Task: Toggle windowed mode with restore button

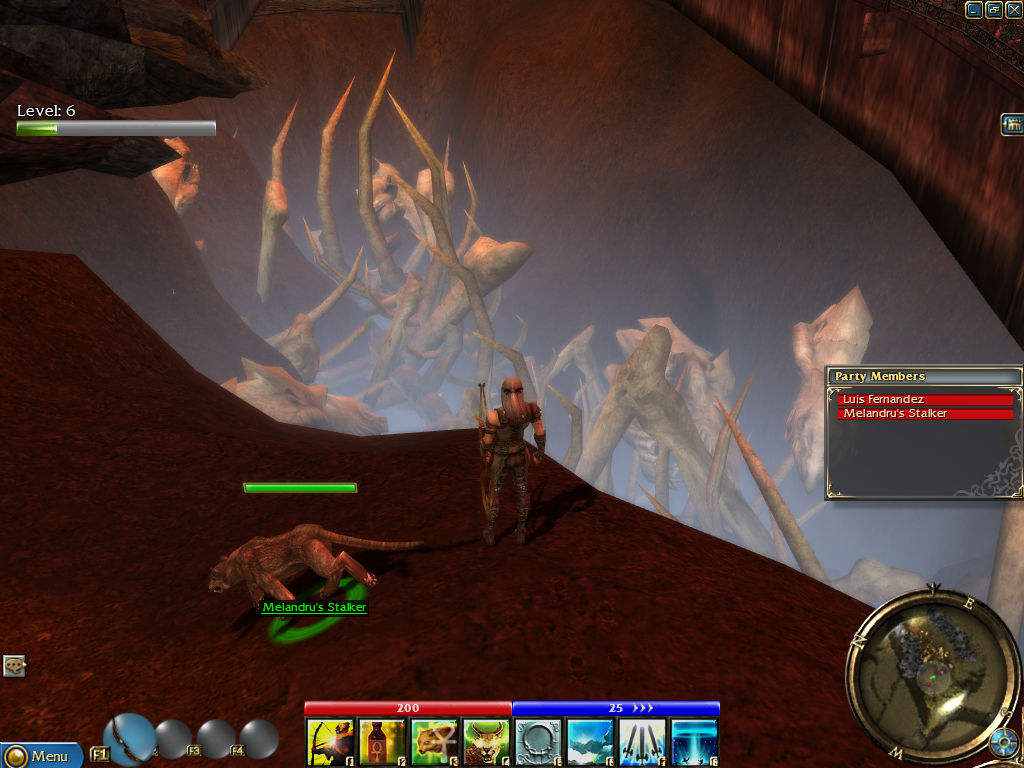Action: pyautogui.click(x=993, y=9)
